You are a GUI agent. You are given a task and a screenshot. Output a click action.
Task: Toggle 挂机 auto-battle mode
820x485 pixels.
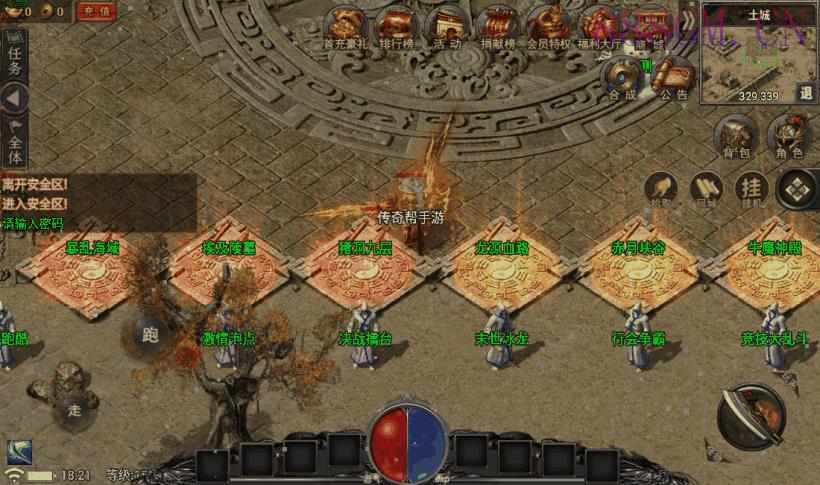[x=751, y=189]
